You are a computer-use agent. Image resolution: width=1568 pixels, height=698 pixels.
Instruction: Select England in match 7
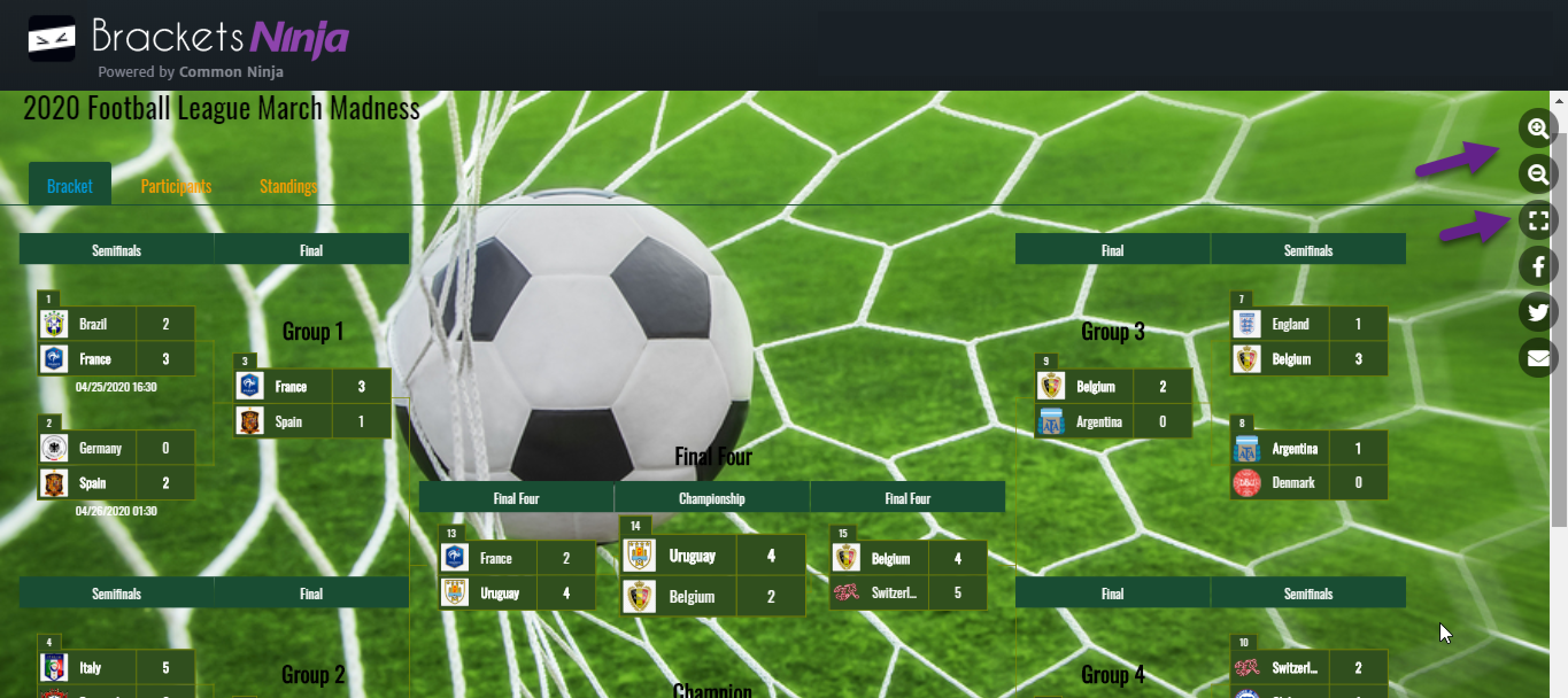tap(1290, 324)
